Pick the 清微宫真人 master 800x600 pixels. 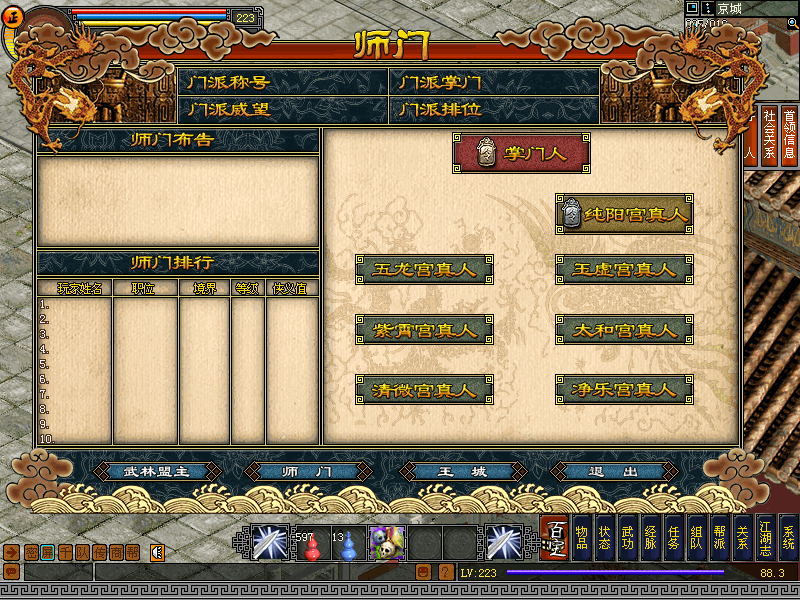click(x=425, y=389)
